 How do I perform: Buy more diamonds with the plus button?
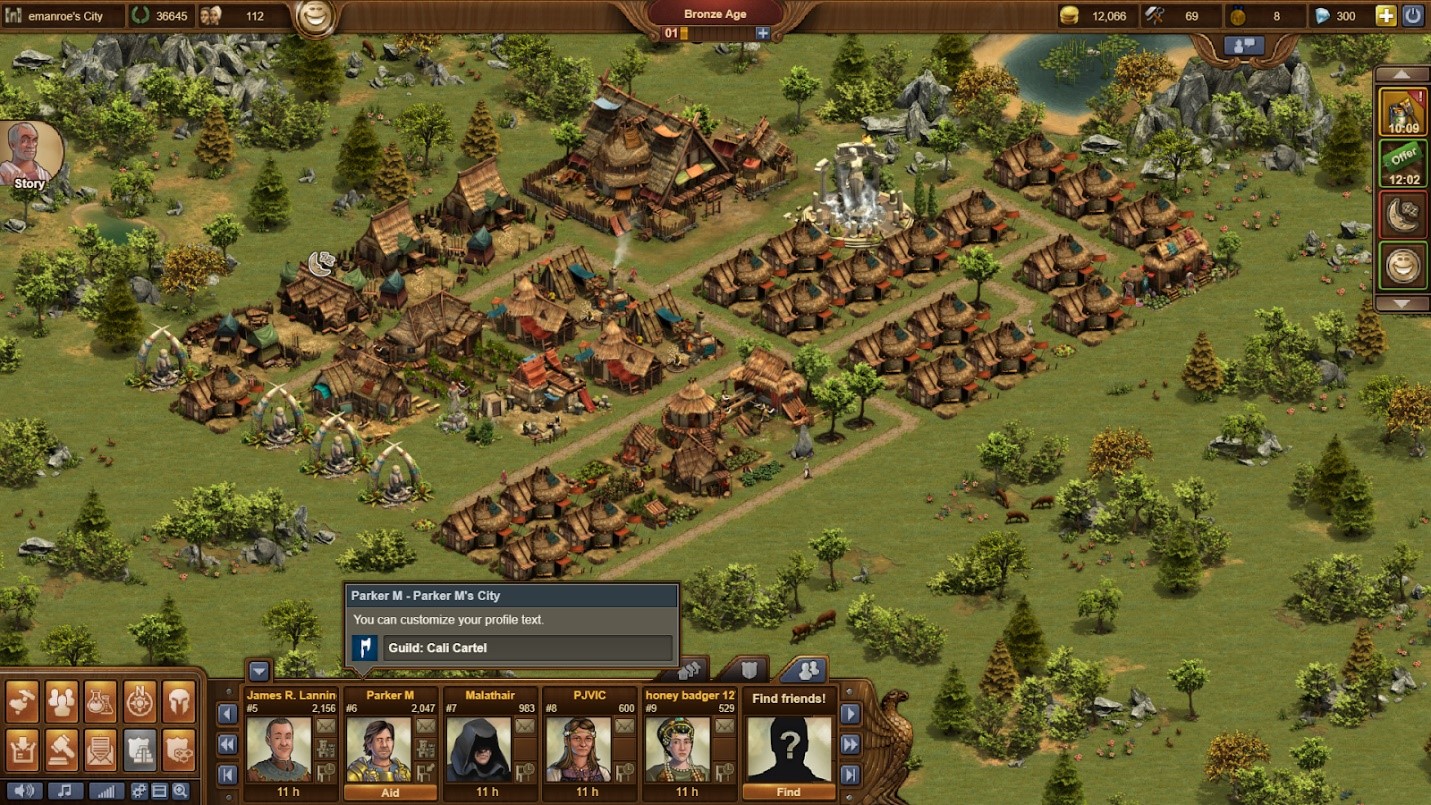(1386, 16)
